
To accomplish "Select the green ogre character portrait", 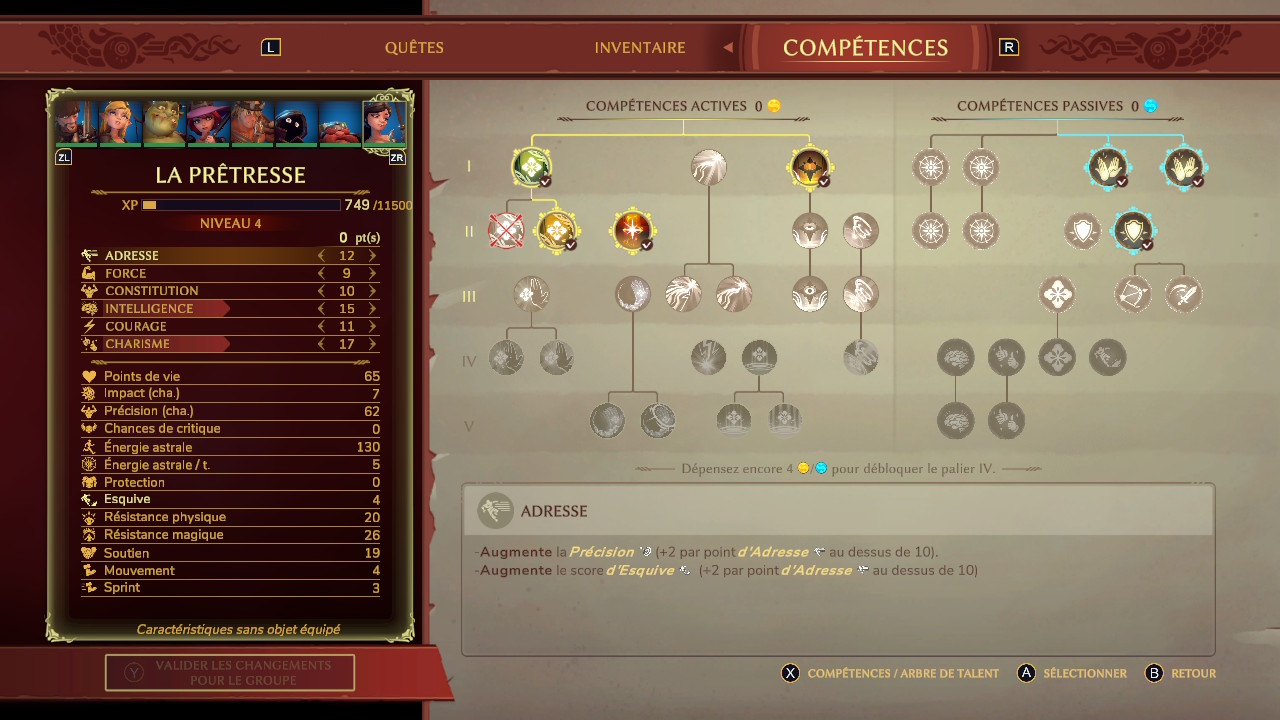I will coord(164,123).
